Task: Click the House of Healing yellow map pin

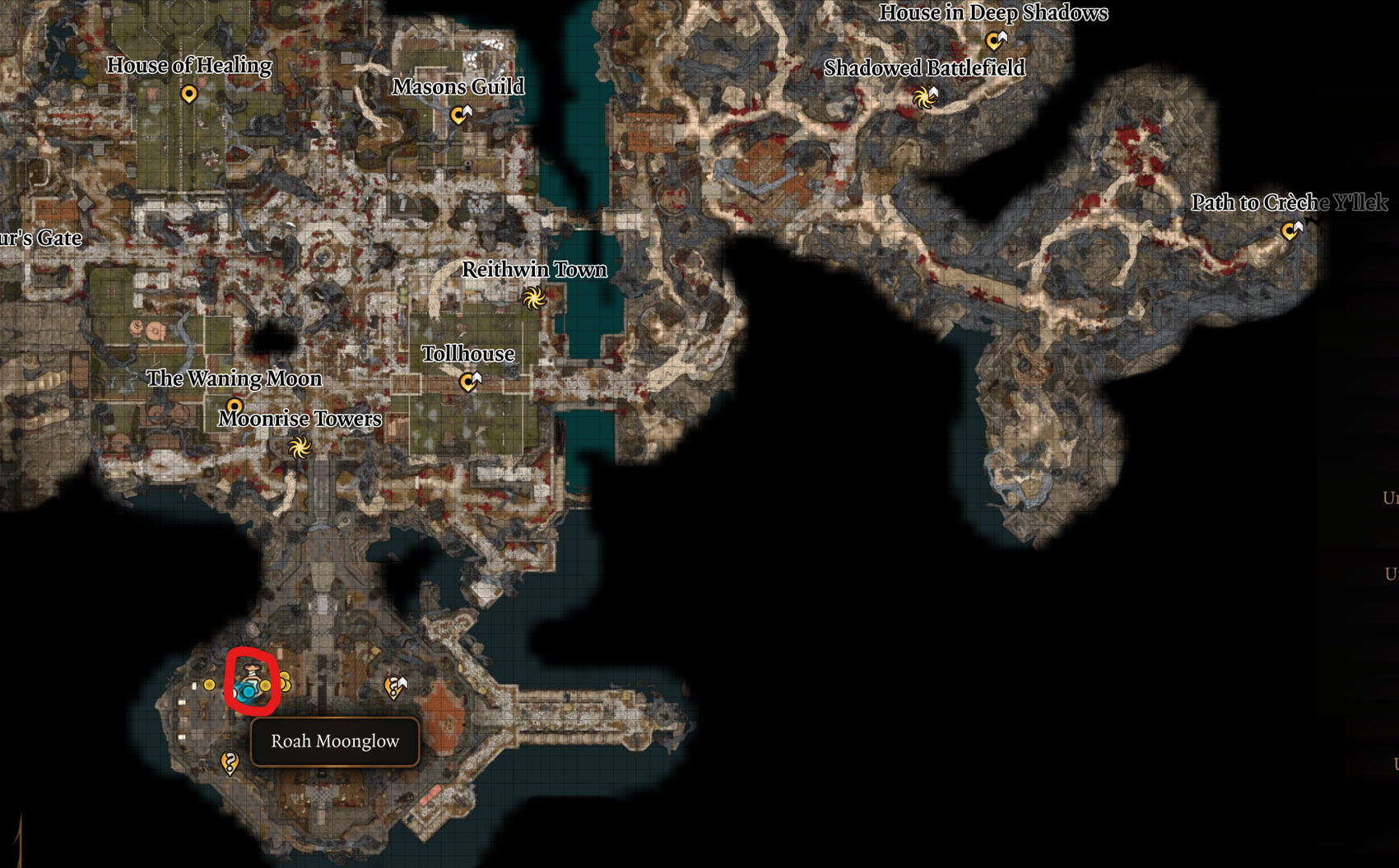Action: [190, 94]
